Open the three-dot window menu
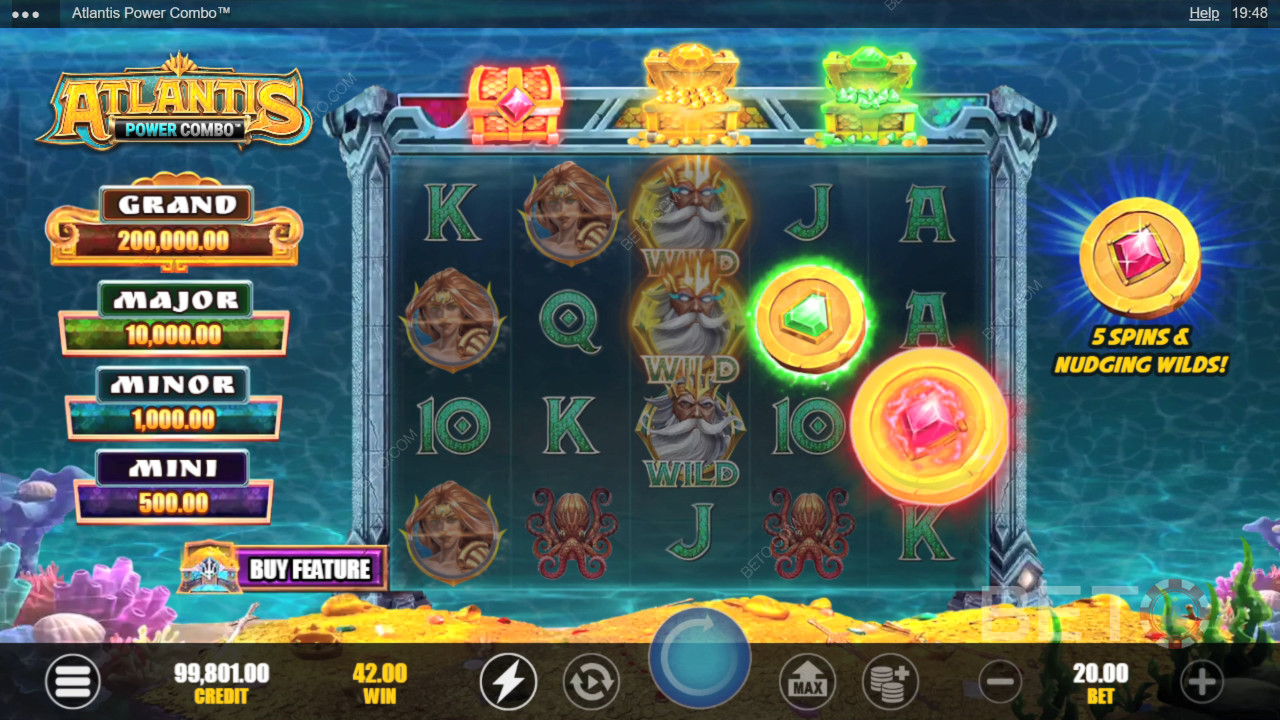This screenshot has width=1280, height=720. tap(25, 14)
